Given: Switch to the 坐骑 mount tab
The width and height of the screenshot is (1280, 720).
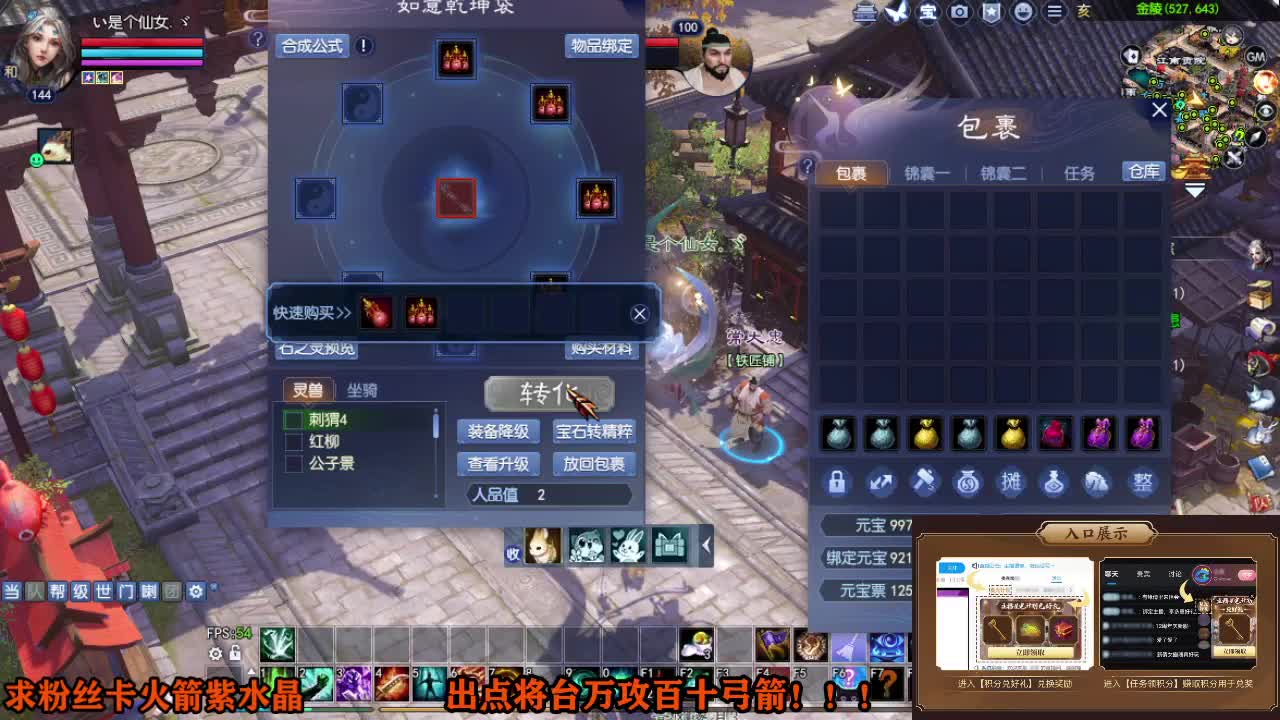Looking at the screenshot, I should coord(364,389).
